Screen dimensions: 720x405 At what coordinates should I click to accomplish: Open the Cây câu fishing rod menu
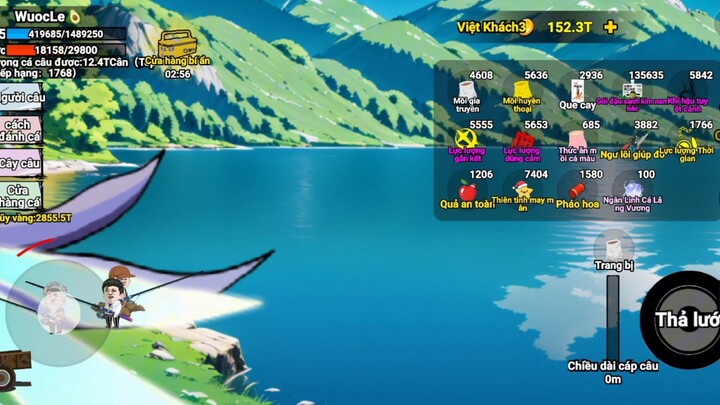[20, 163]
